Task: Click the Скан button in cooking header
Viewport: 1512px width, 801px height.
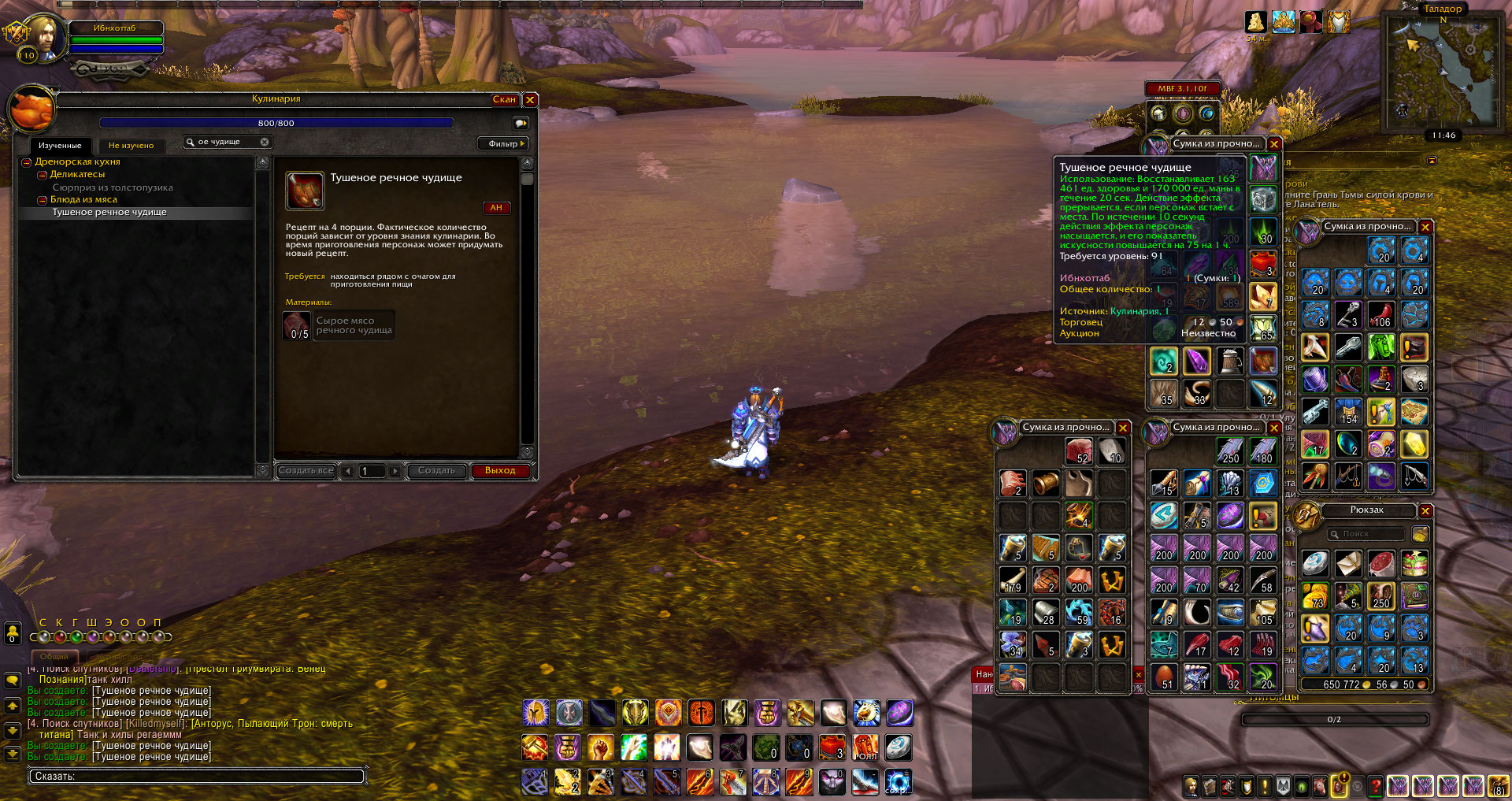Action: coord(504,100)
